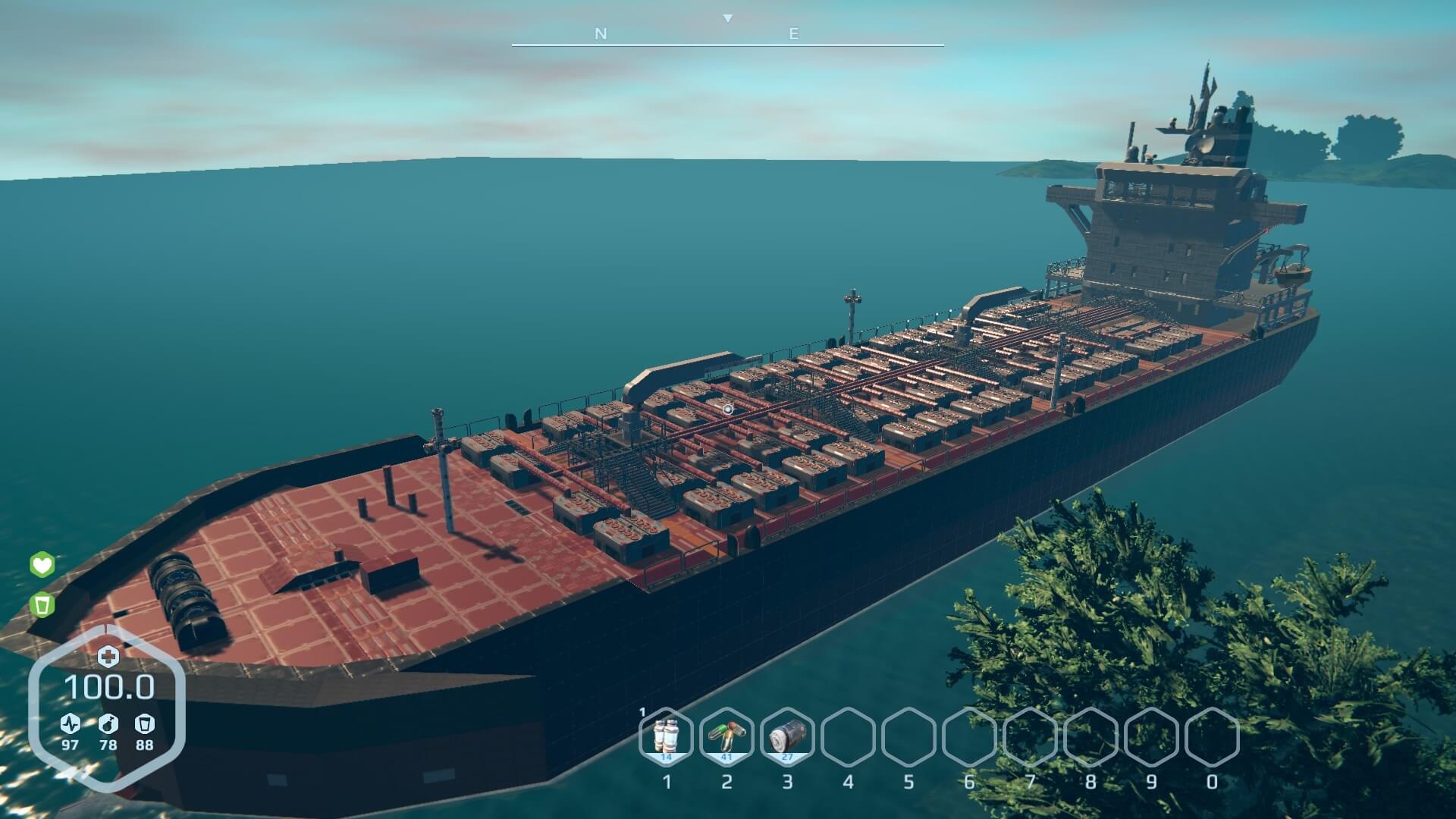Click the green heart status icon
The image size is (1456, 819).
[42, 565]
